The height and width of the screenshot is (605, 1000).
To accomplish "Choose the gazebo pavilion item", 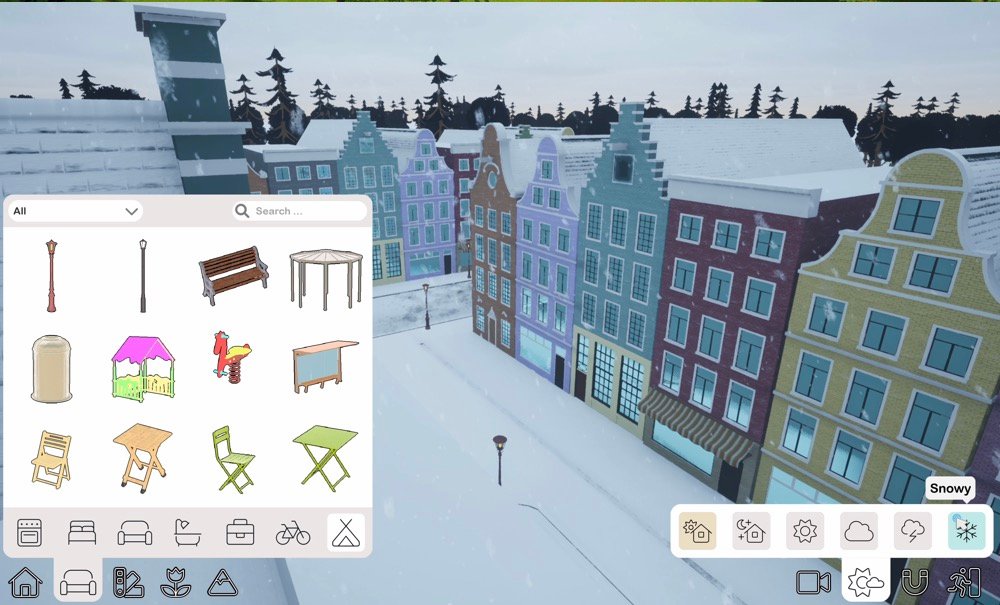I will coord(326,277).
